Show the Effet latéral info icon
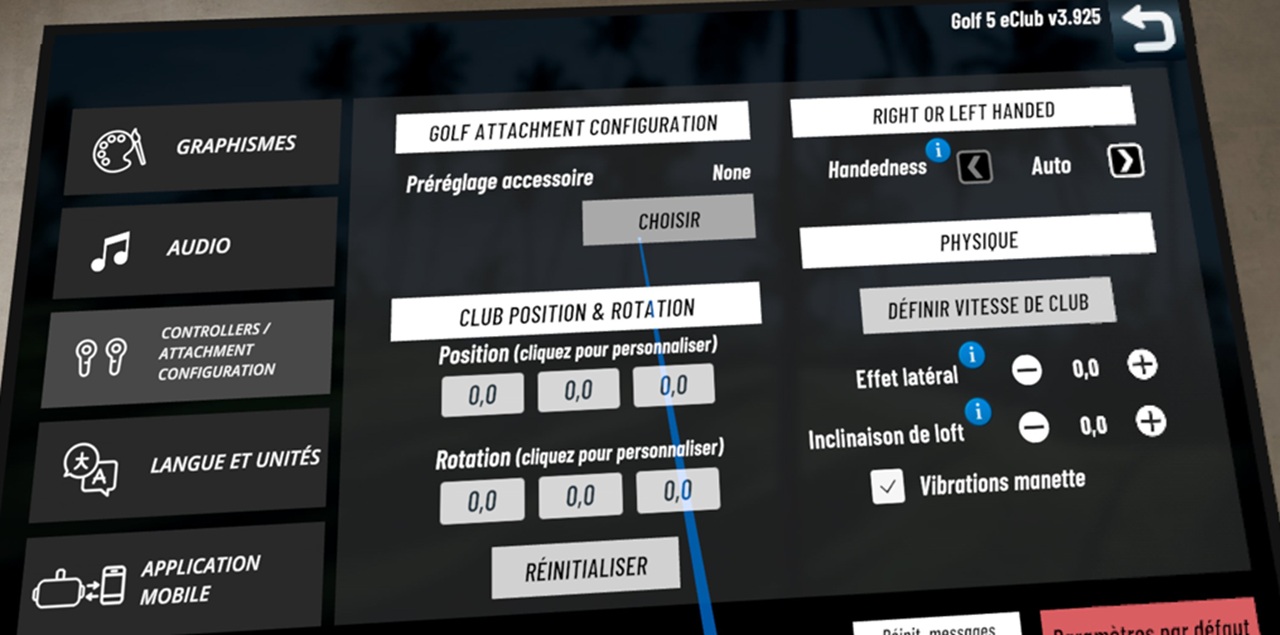This screenshot has width=1280, height=635. pos(971,354)
